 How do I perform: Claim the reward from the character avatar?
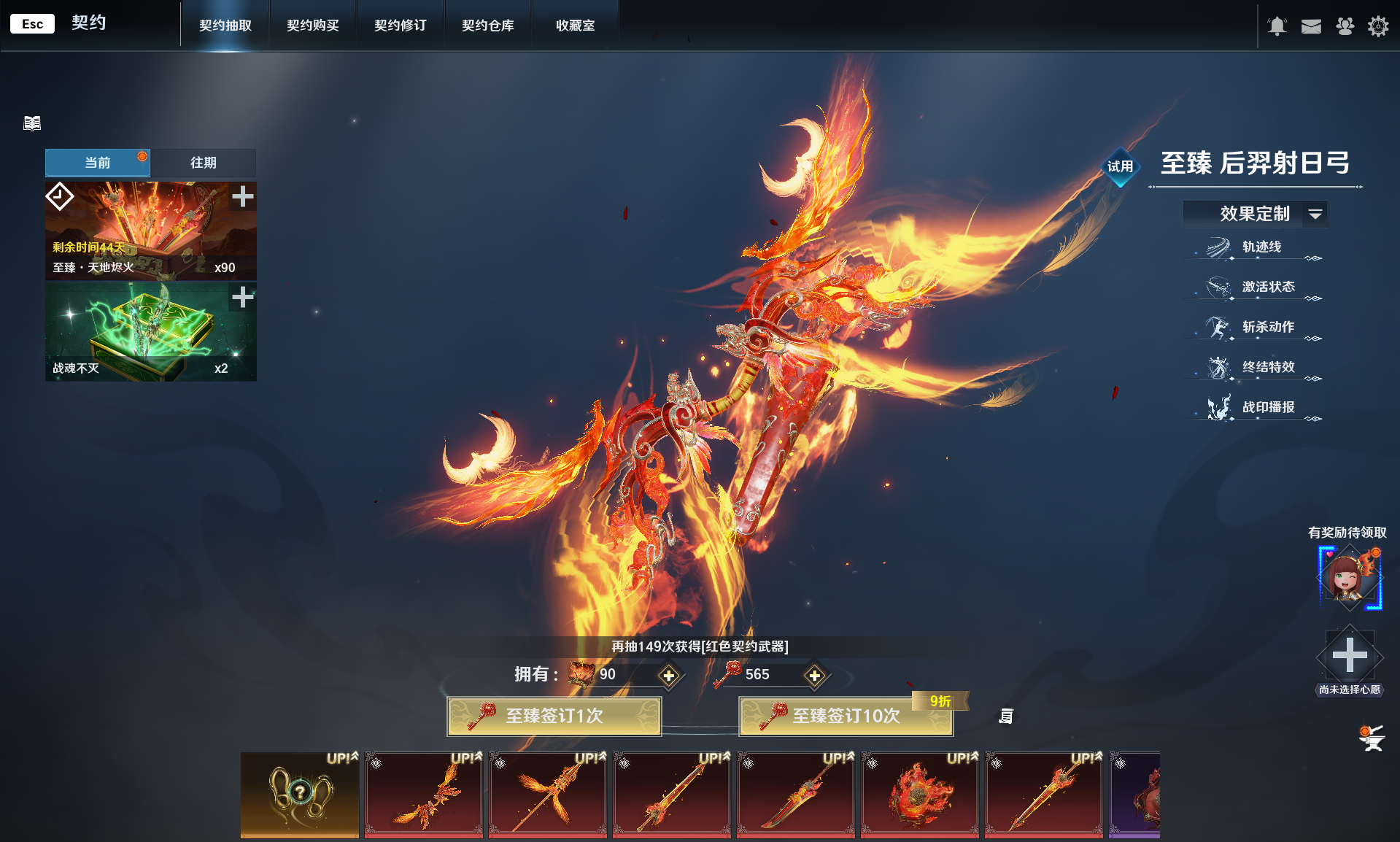(1349, 578)
